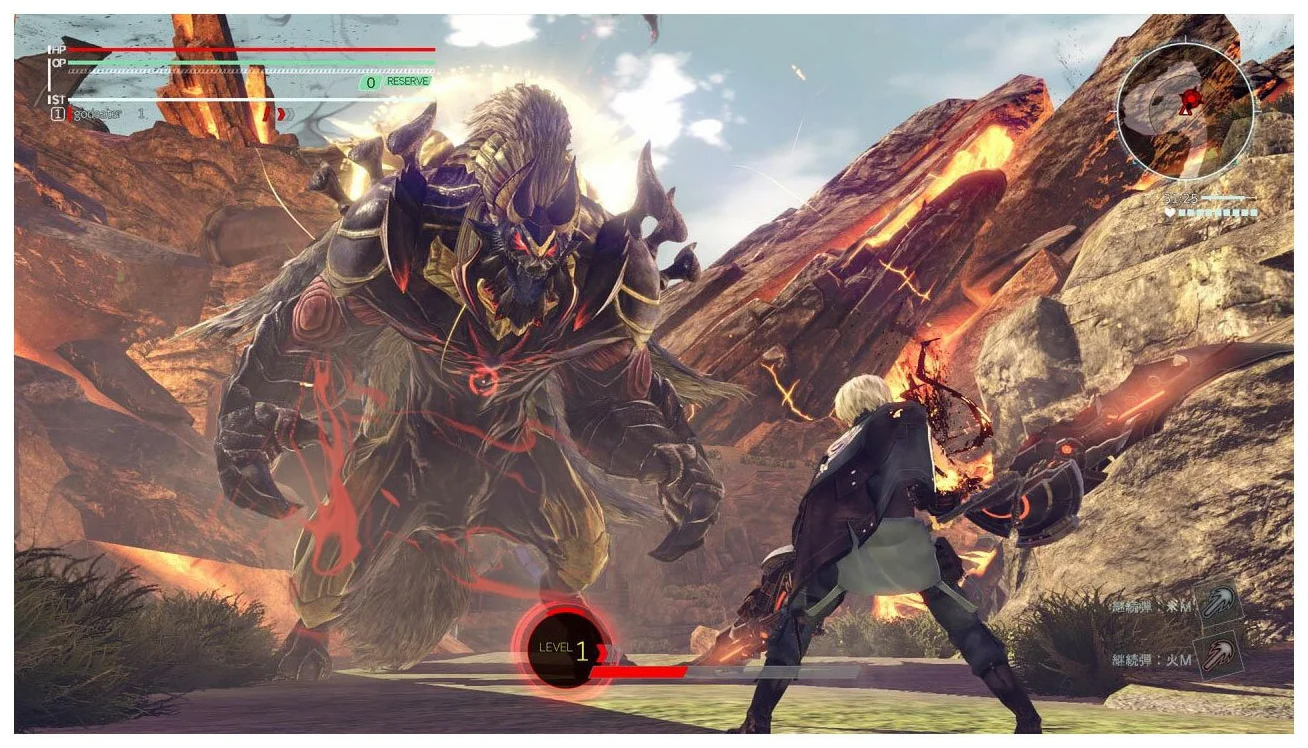The height and width of the screenshot is (748, 1308).
Task: Choose the ice continuous bullet icon
Action: [1219, 604]
